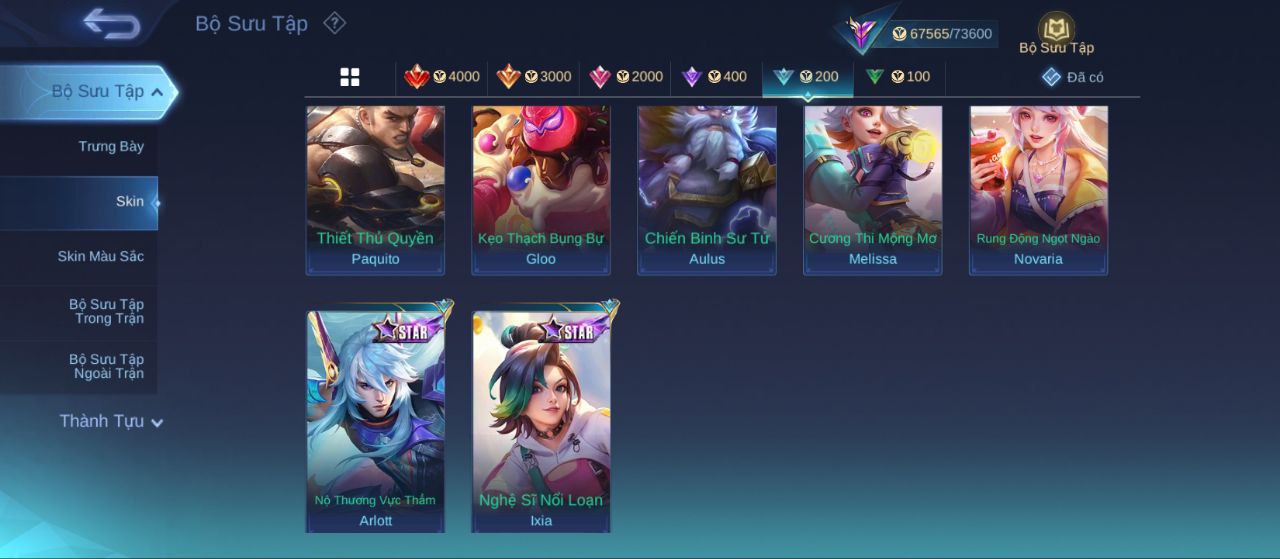Choose Bộ Sưu Tập Ngoài Trận
The image size is (1280, 559).
pos(106,367)
